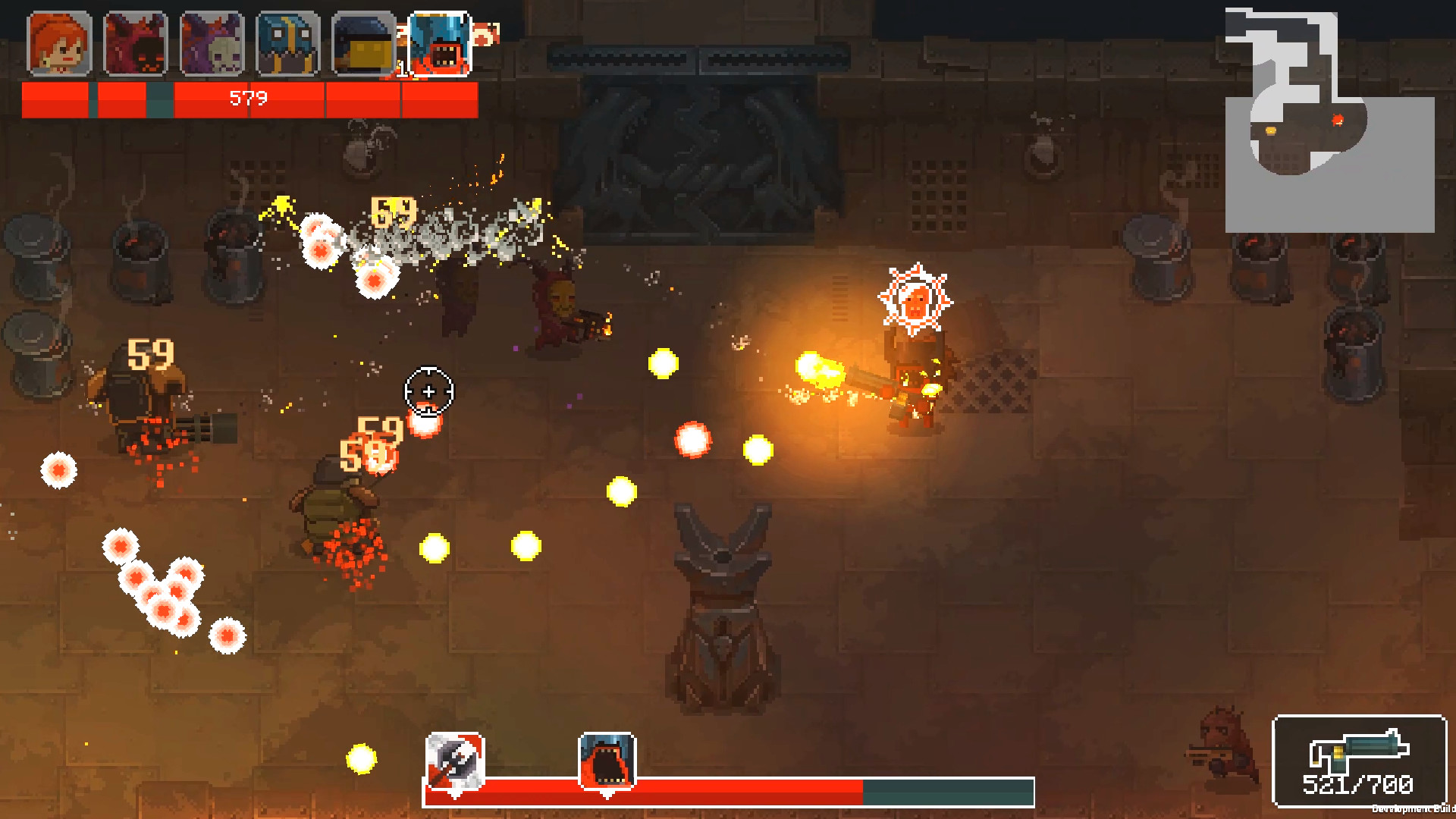Select the equipped gun weapon slot

[1359, 761]
